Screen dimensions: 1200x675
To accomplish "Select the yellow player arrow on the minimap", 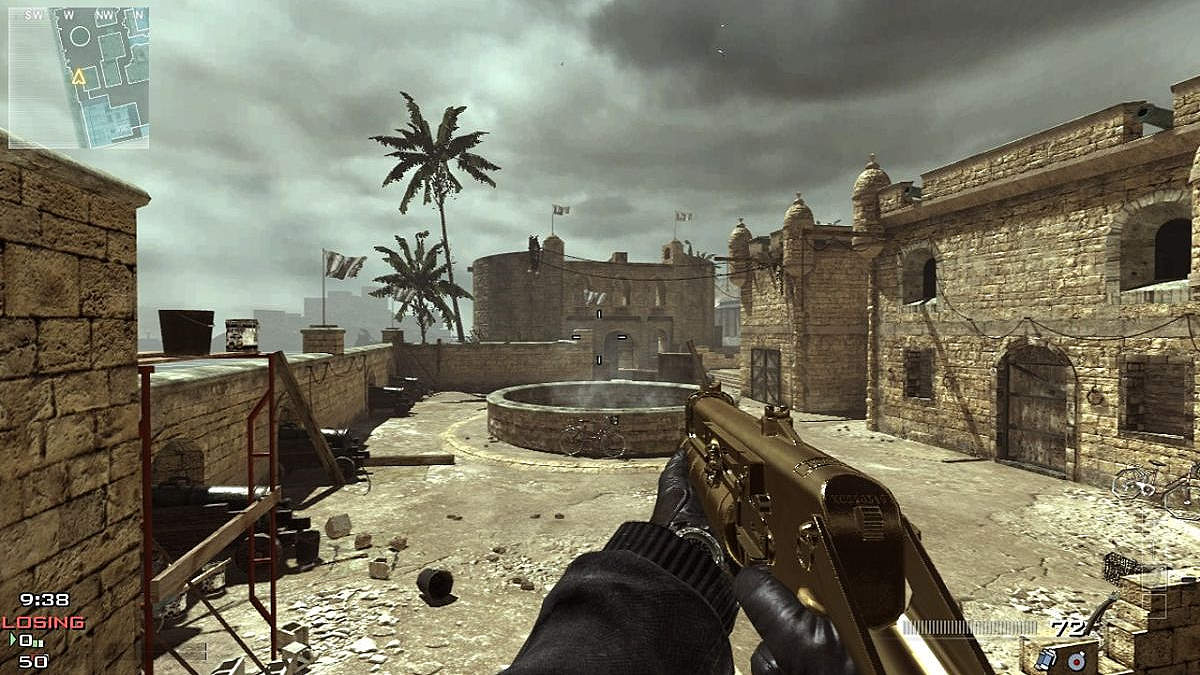I will (x=78, y=77).
